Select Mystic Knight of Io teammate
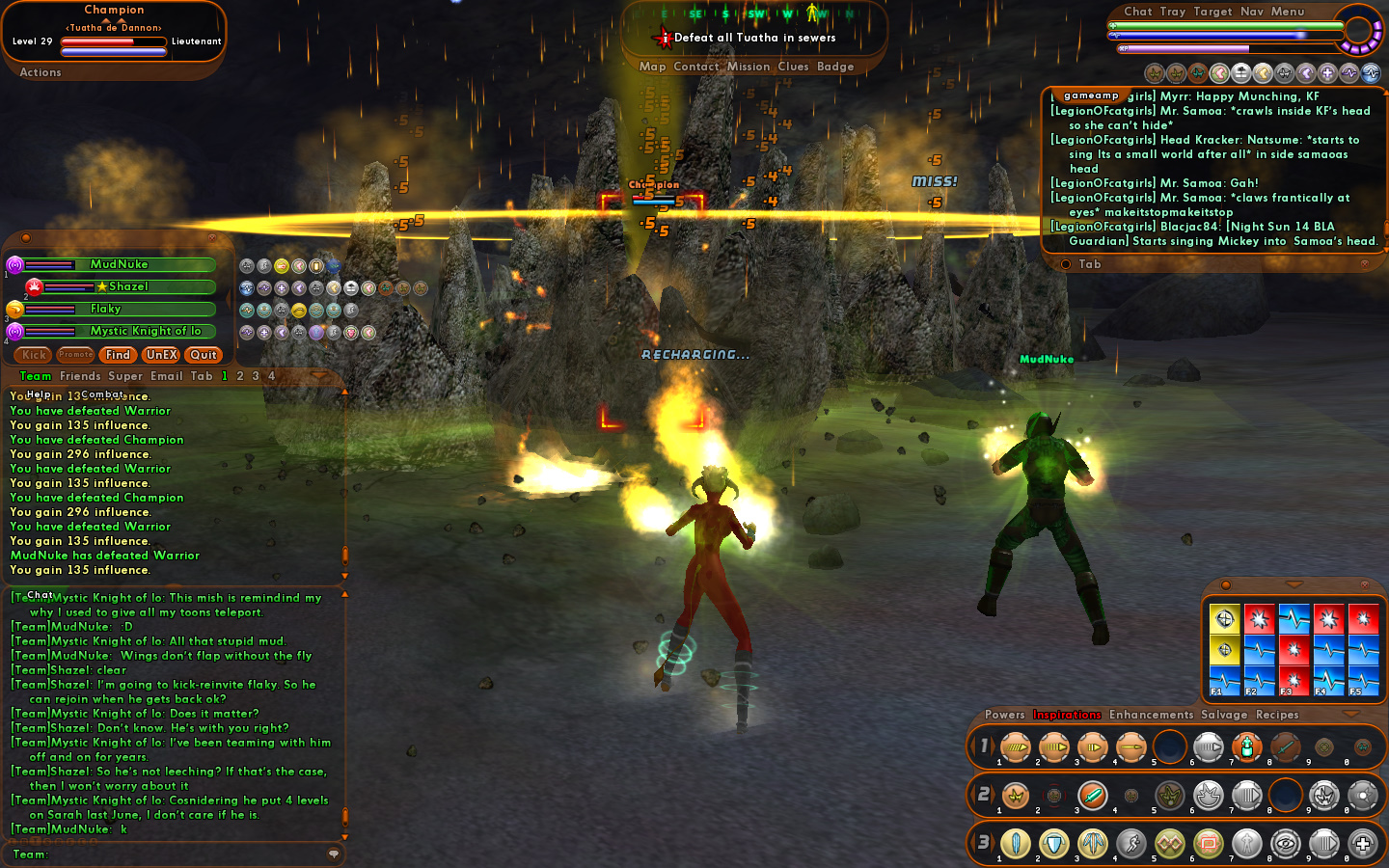Screen dimensions: 1389x868 (x=145, y=331)
